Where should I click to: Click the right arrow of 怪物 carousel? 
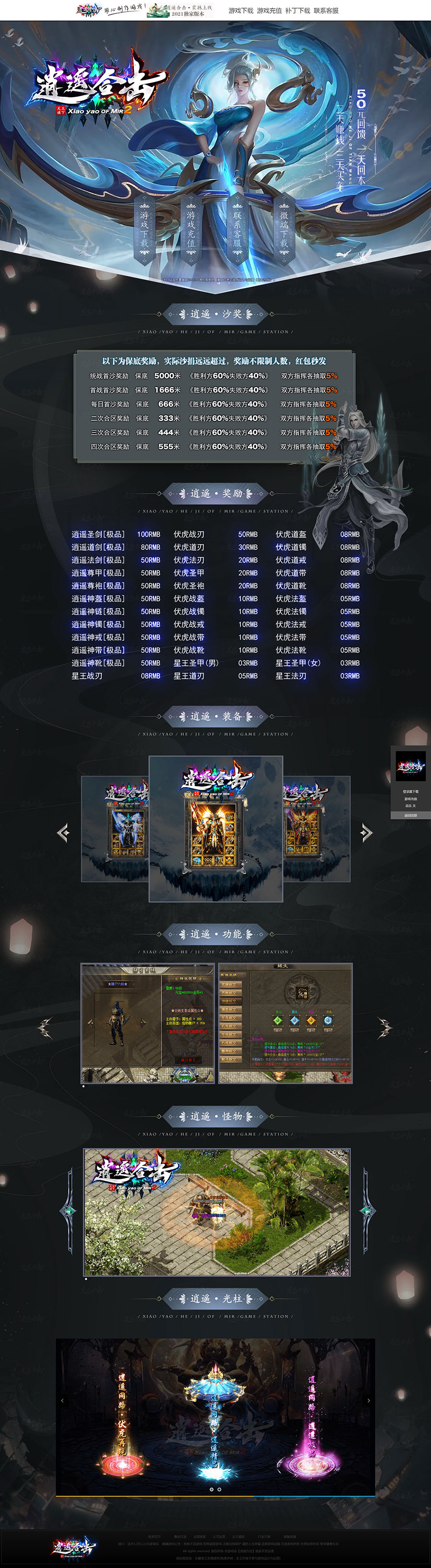365,1210
